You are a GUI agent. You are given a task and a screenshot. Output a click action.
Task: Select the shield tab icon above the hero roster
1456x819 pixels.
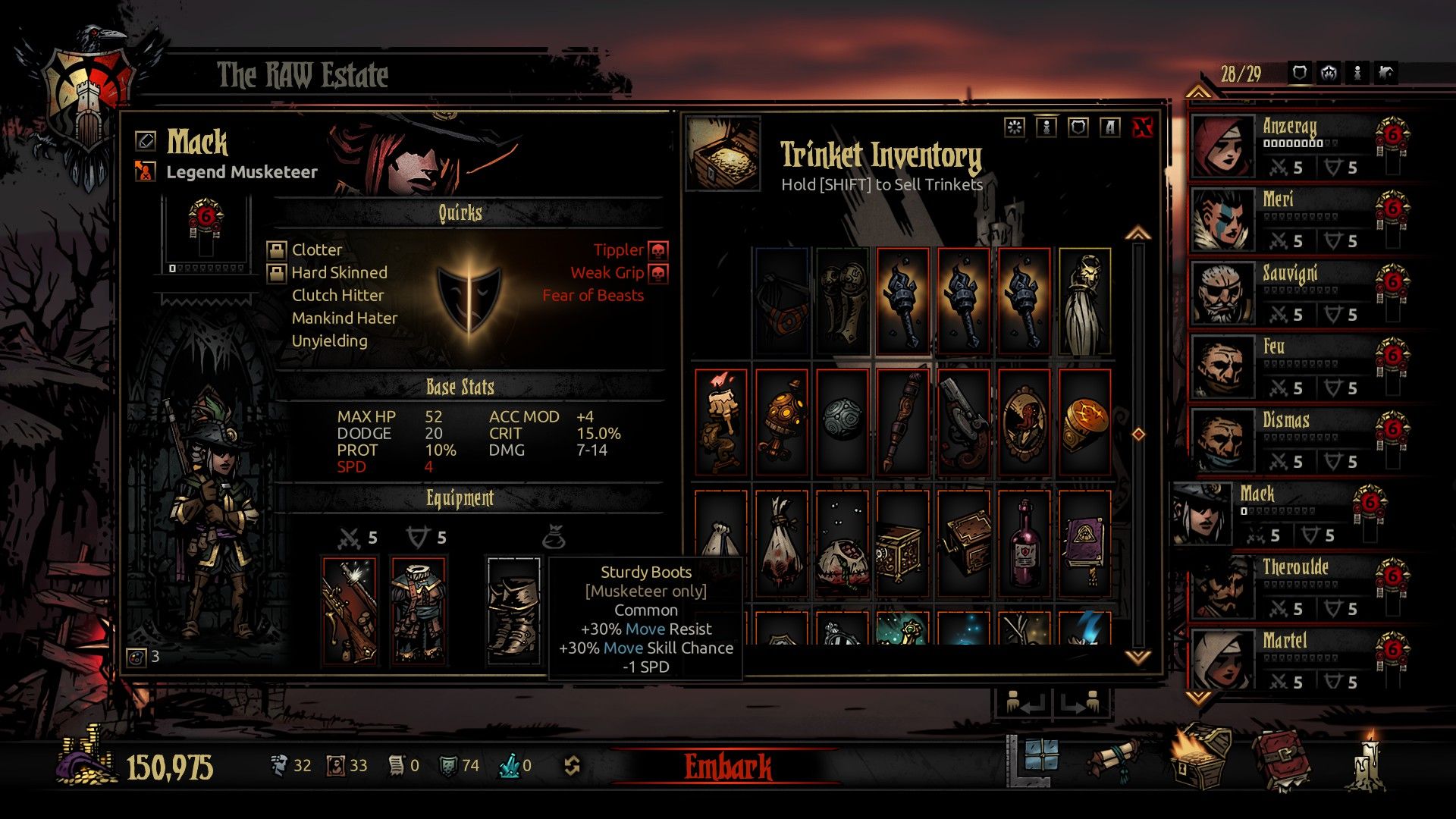[1299, 74]
